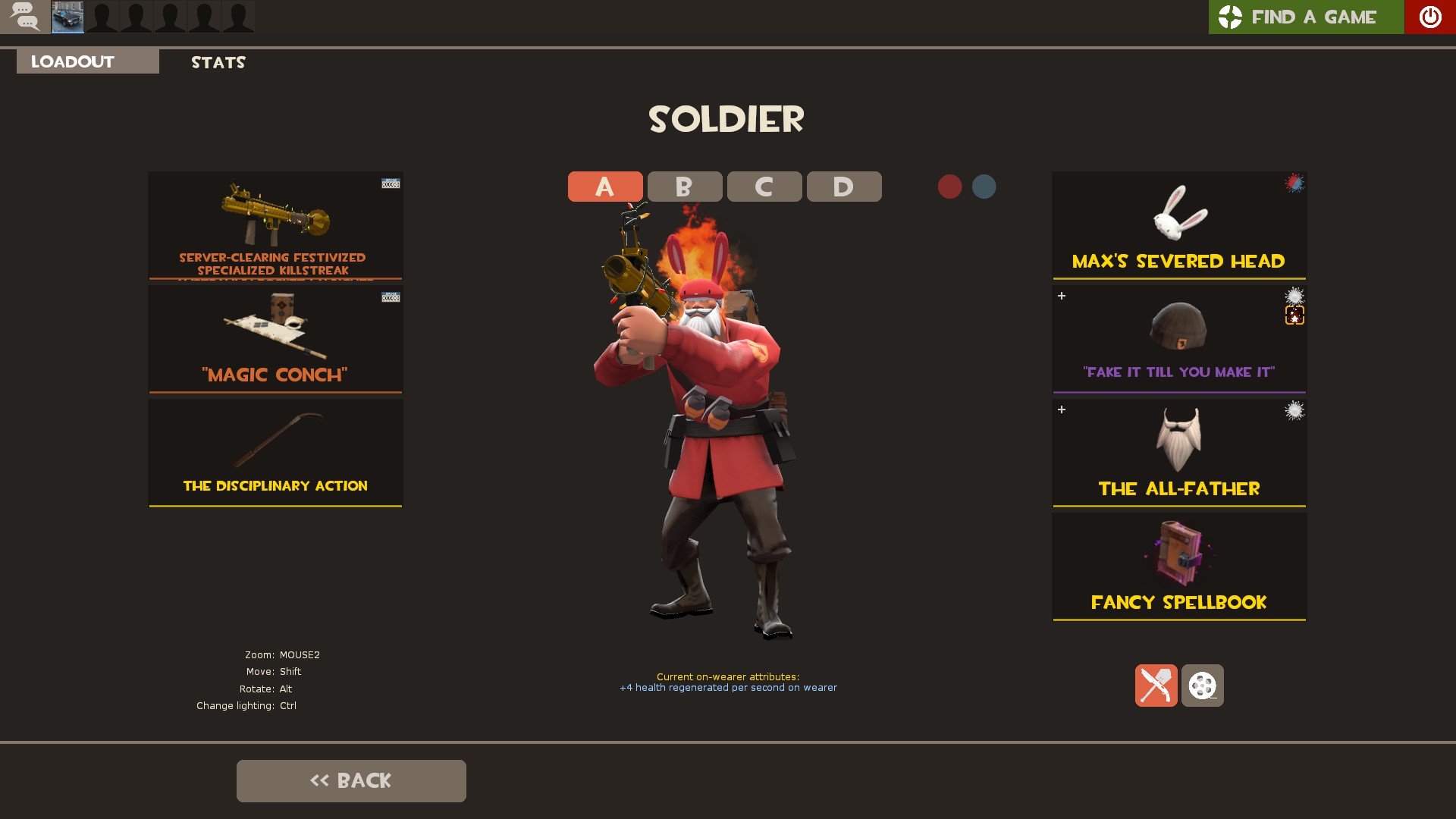Quit using the red power button
Image resolution: width=1456 pixels, height=819 pixels.
1429,17
